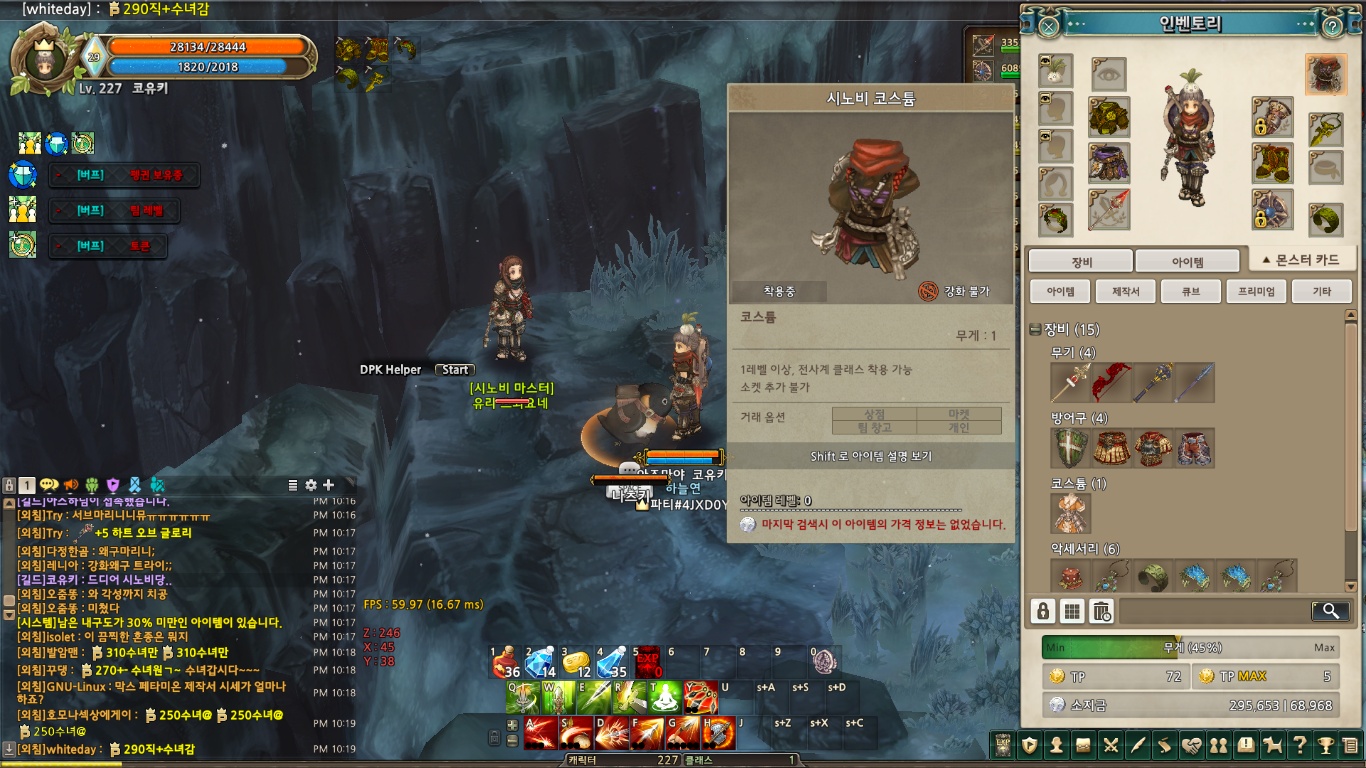Open chat settings gear icon
The image size is (1366, 768).
[x=311, y=485]
